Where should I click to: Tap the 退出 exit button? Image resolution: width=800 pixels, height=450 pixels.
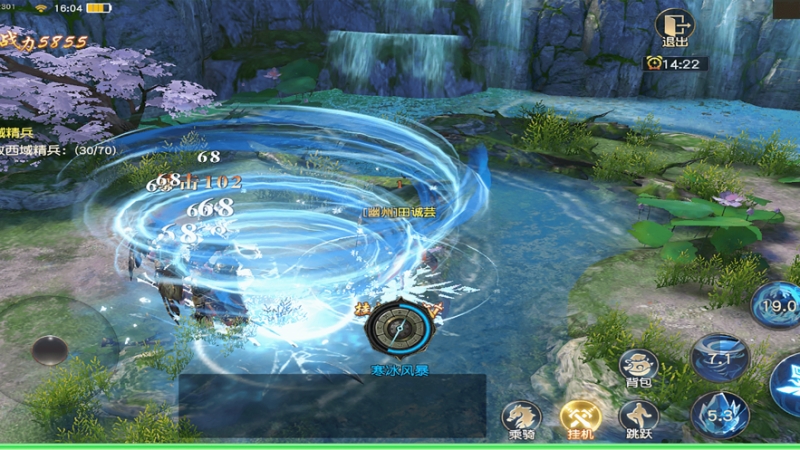(x=674, y=28)
